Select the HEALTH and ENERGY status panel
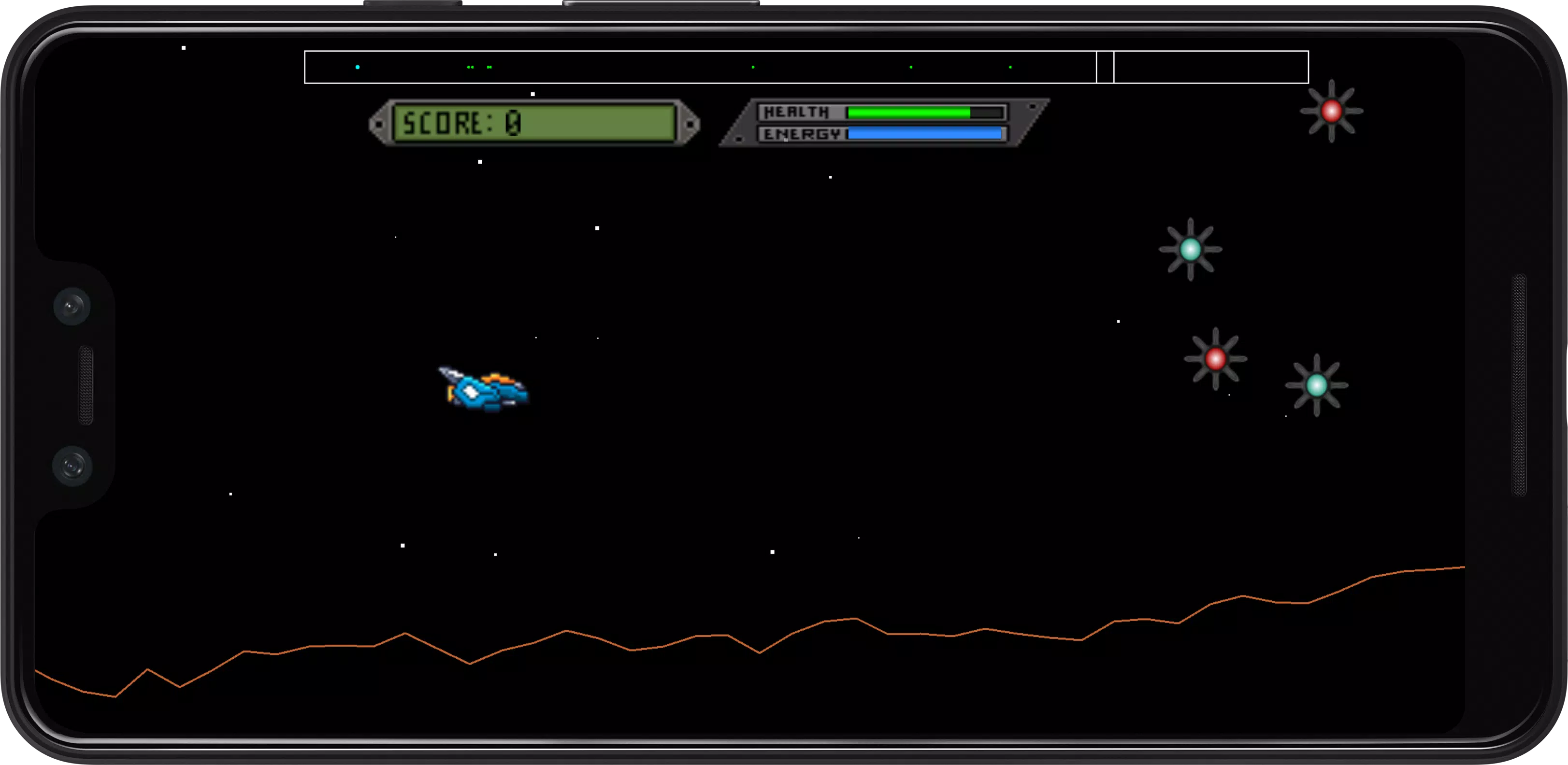This screenshot has width=1568, height=765. tap(884, 123)
